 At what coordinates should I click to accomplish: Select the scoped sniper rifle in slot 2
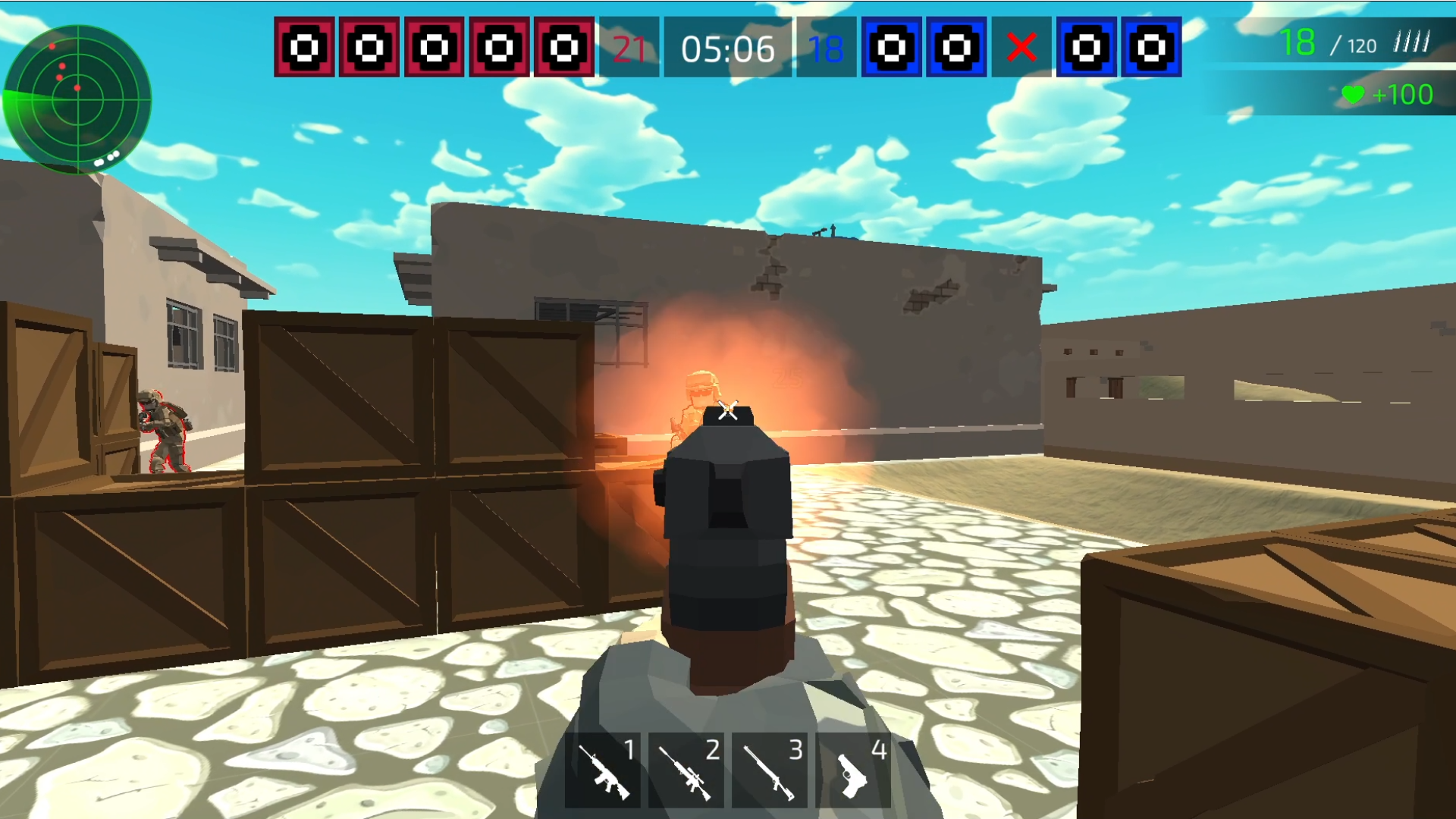(x=686, y=773)
